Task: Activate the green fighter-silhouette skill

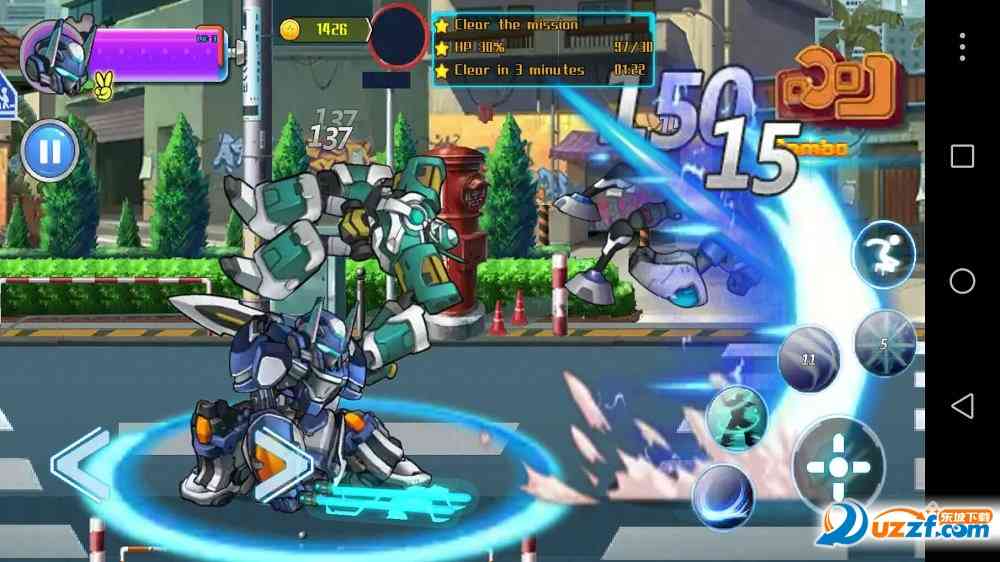Action: click(x=737, y=418)
